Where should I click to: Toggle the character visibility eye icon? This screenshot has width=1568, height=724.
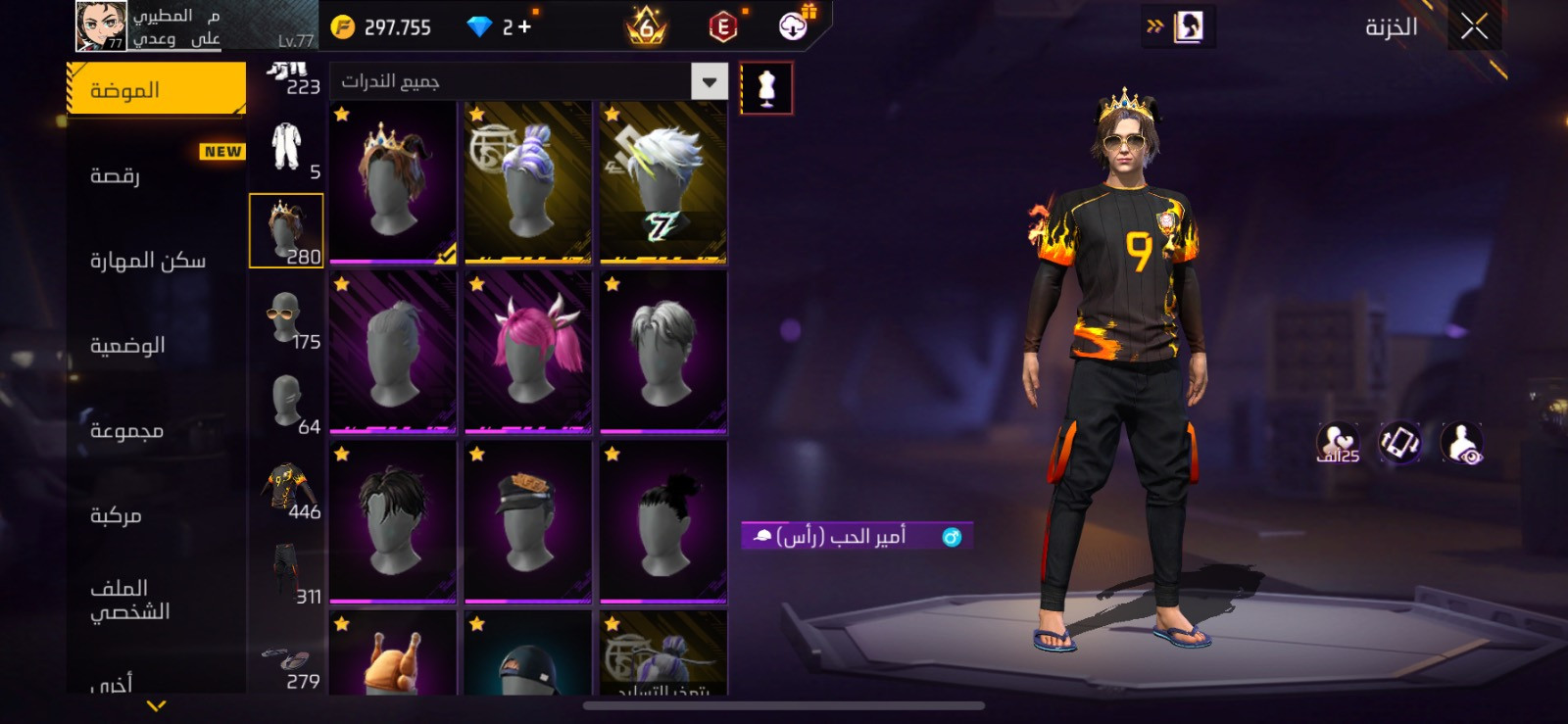(1461, 444)
